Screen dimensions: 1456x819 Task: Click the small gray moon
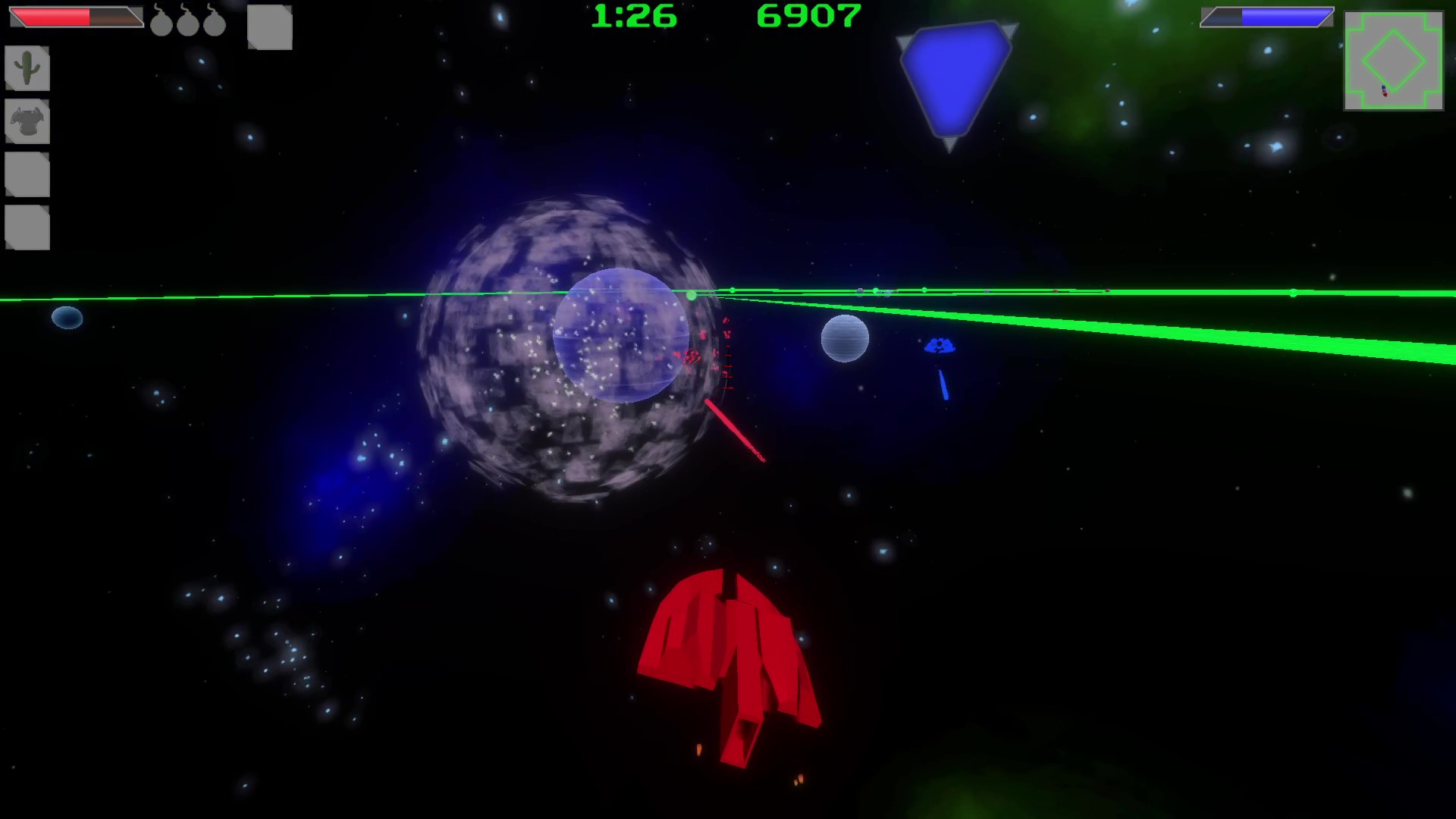point(844,339)
